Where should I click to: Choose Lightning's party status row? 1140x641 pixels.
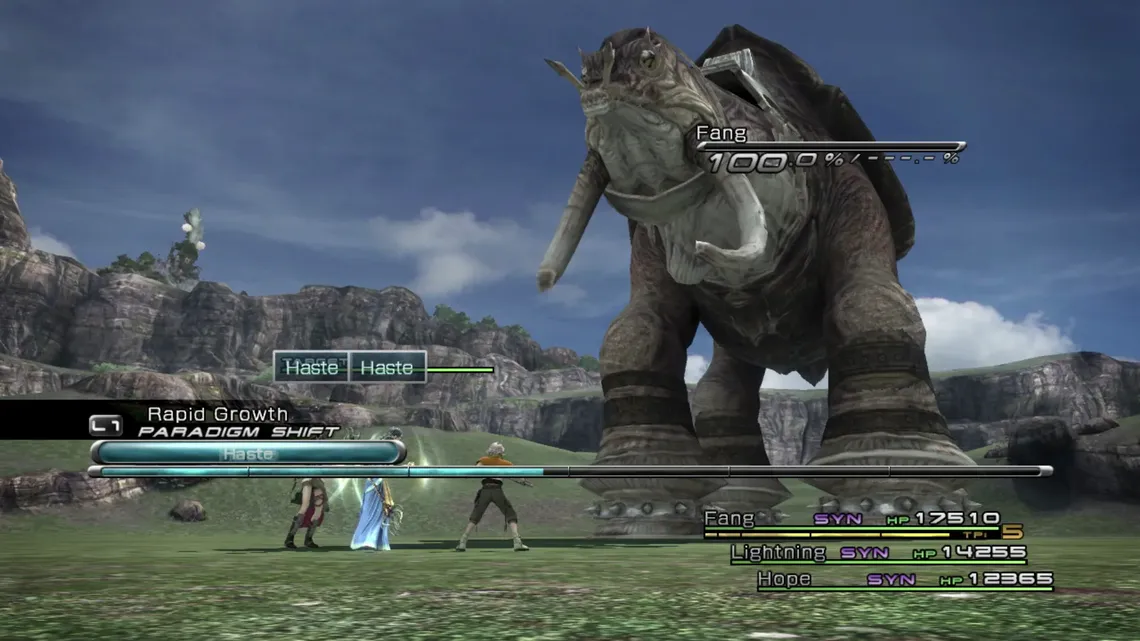pyautogui.click(x=877, y=553)
